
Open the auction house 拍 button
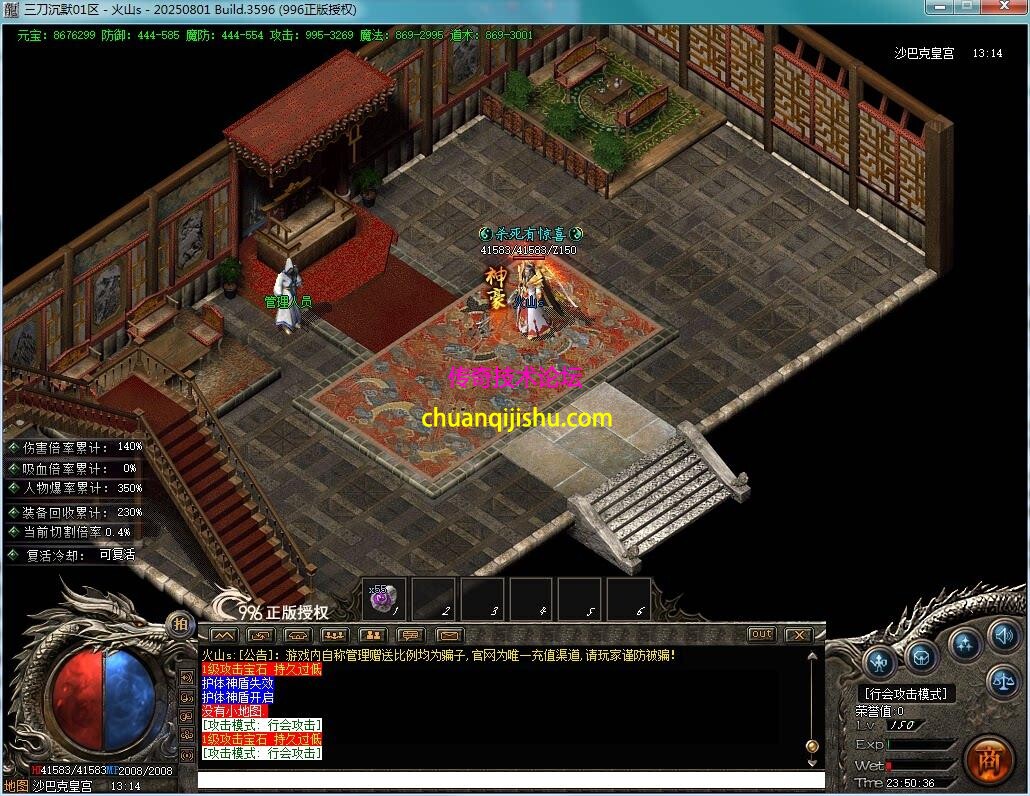click(x=181, y=623)
